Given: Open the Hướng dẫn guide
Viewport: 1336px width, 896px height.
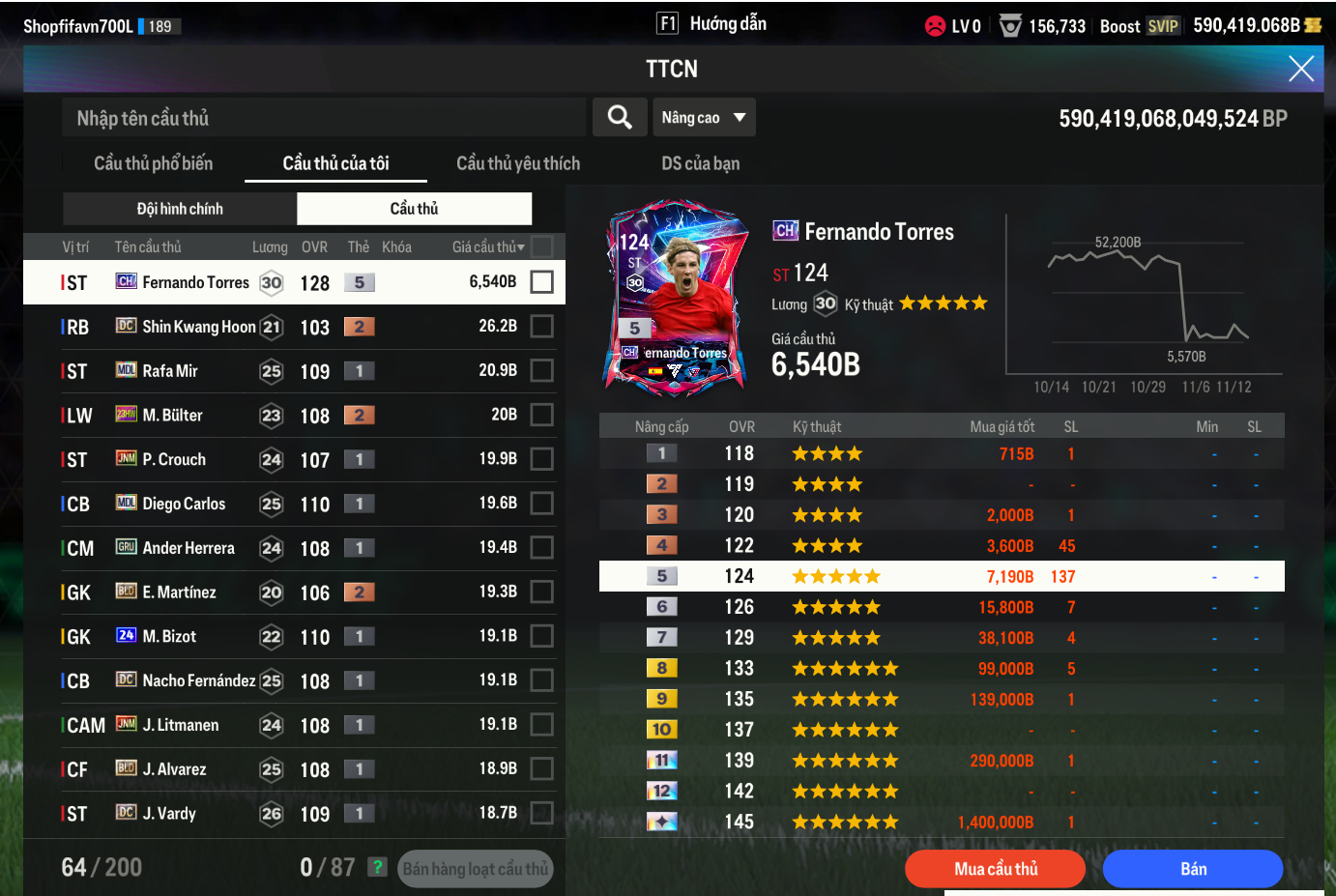Looking at the screenshot, I should [712, 23].
